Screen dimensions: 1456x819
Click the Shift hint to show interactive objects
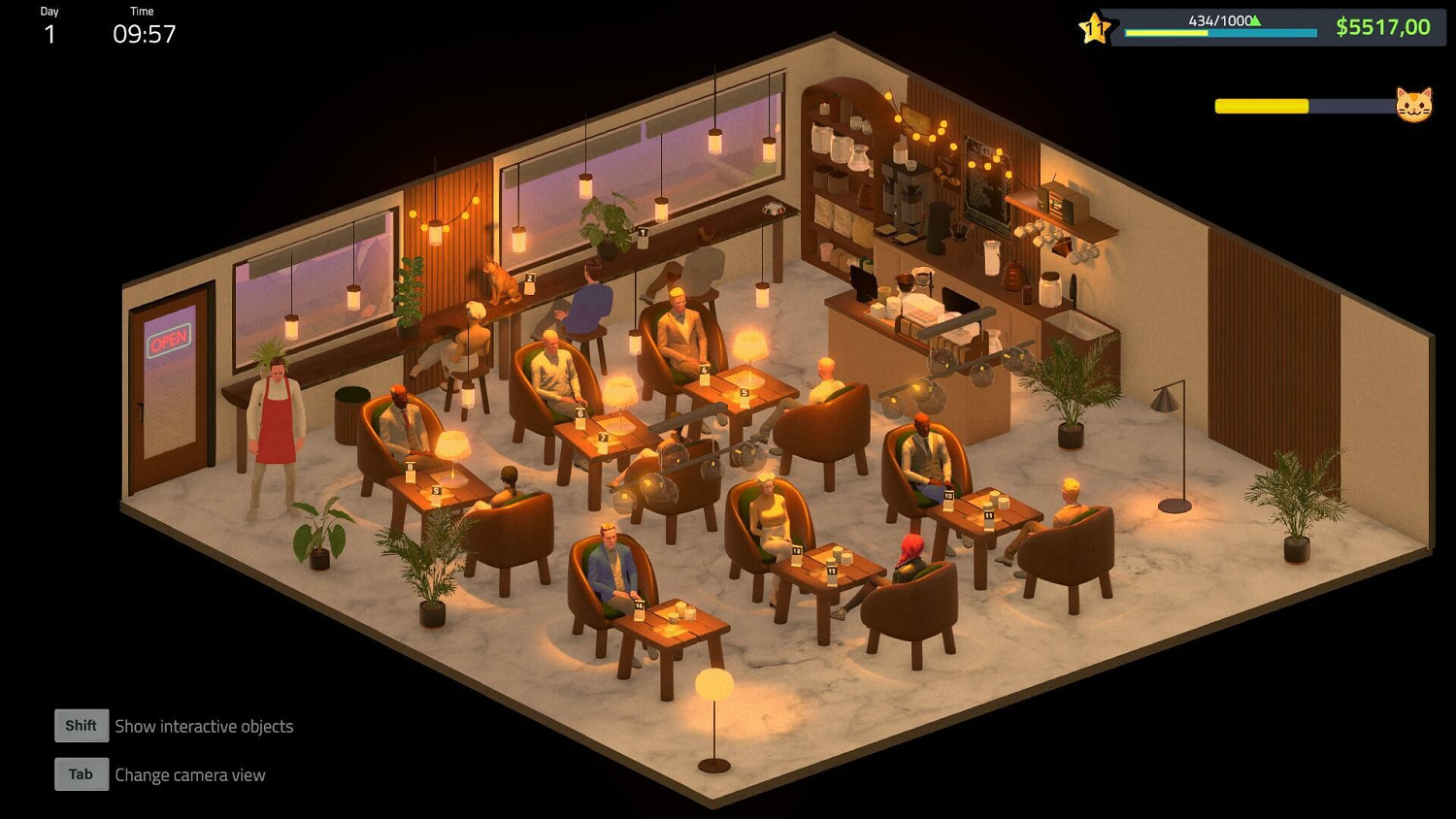81,725
